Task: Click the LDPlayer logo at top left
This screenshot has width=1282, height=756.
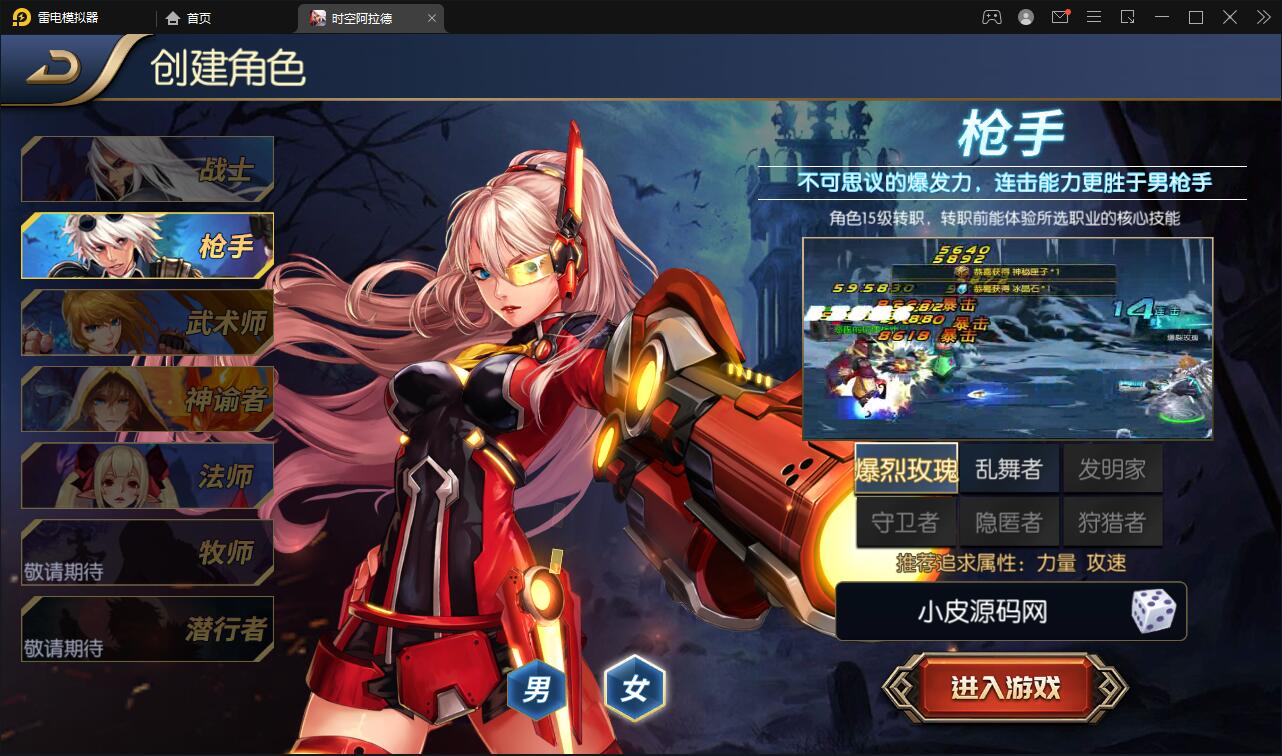Action: point(60,17)
